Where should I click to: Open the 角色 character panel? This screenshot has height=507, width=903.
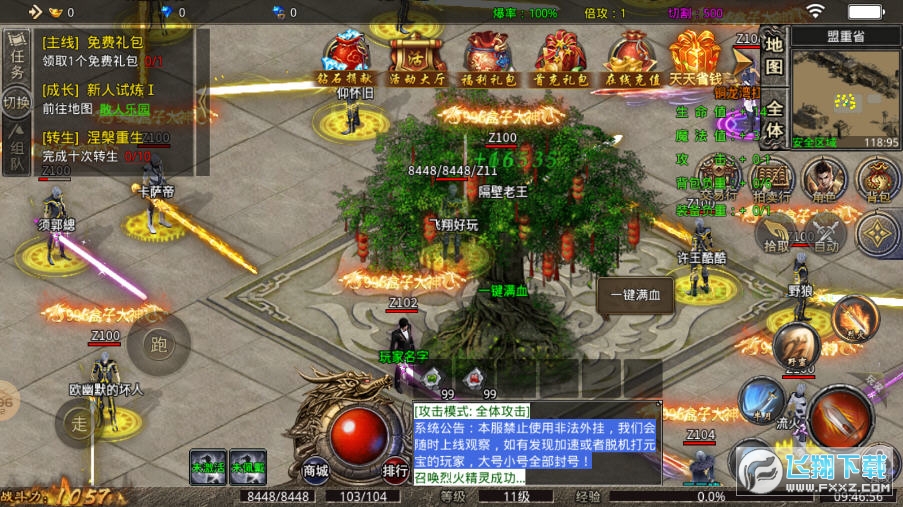tap(824, 179)
